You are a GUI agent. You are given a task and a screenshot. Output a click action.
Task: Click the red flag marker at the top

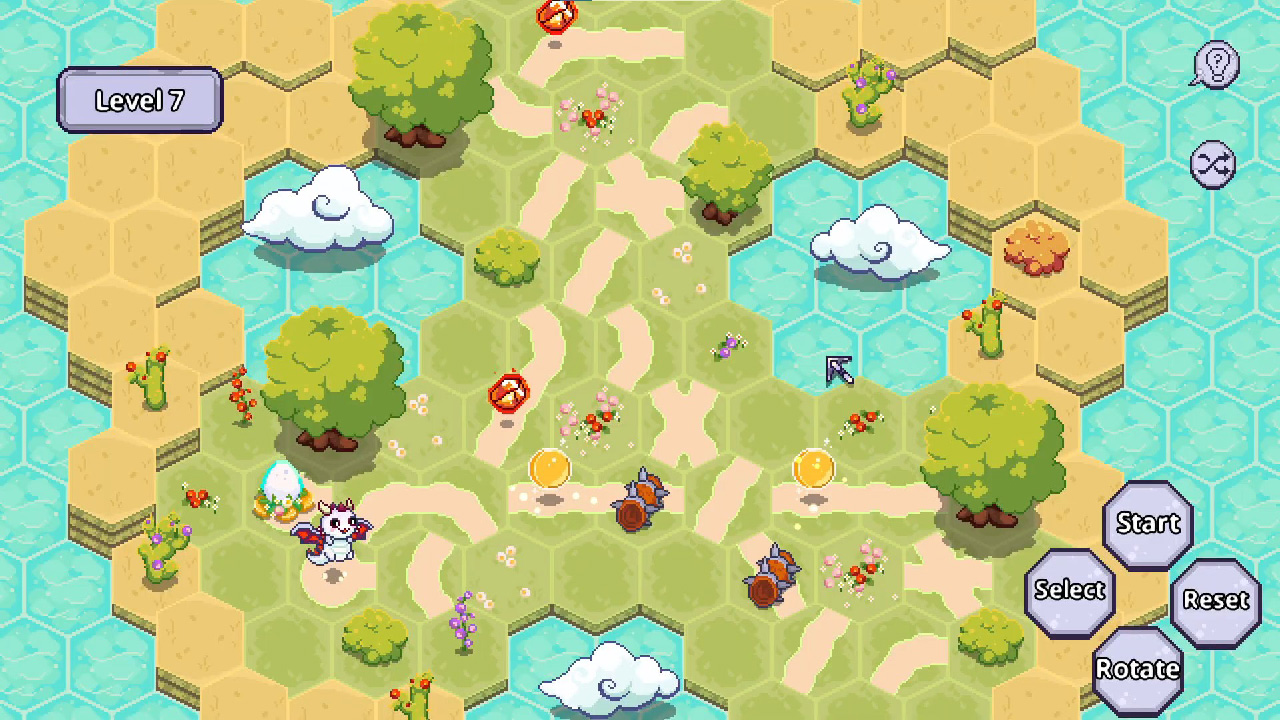pos(556,17)
